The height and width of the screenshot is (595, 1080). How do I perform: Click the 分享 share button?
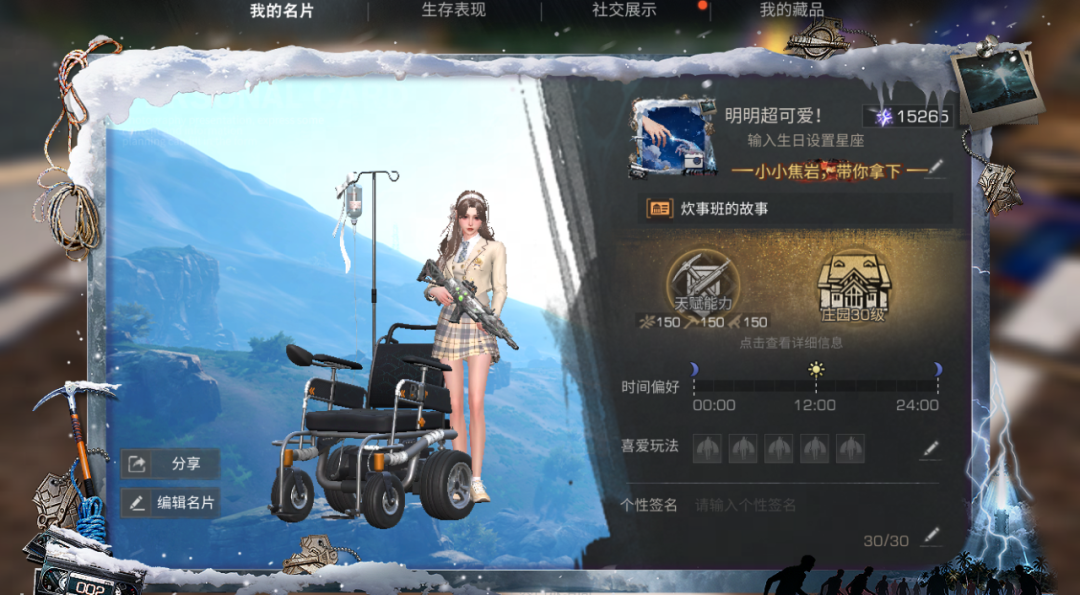point(171,464)
